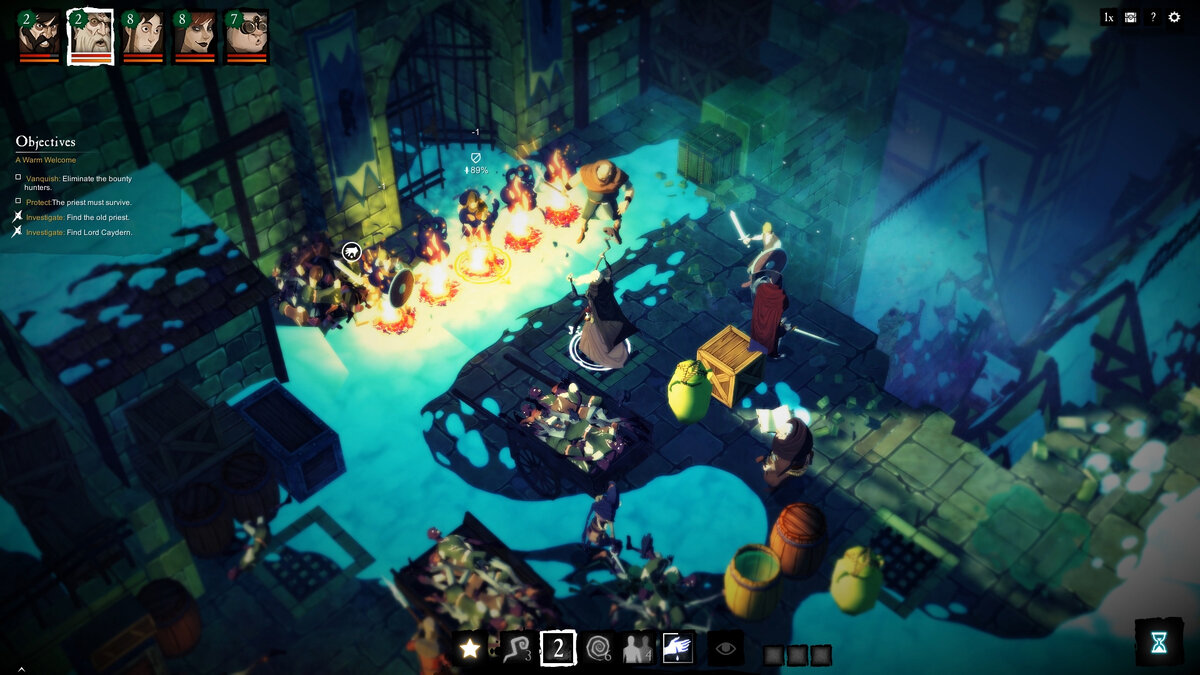Select the white-bearded old man portrait
The width and height of the screenshot is (1200, 675).
click(91, 34)
